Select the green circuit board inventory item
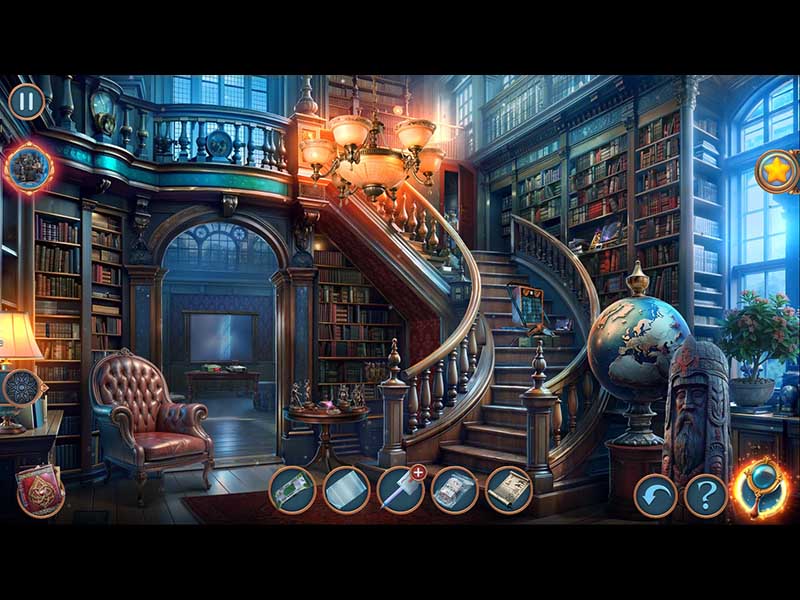This screenshot has height=600, width=800. tap(292, 490)
